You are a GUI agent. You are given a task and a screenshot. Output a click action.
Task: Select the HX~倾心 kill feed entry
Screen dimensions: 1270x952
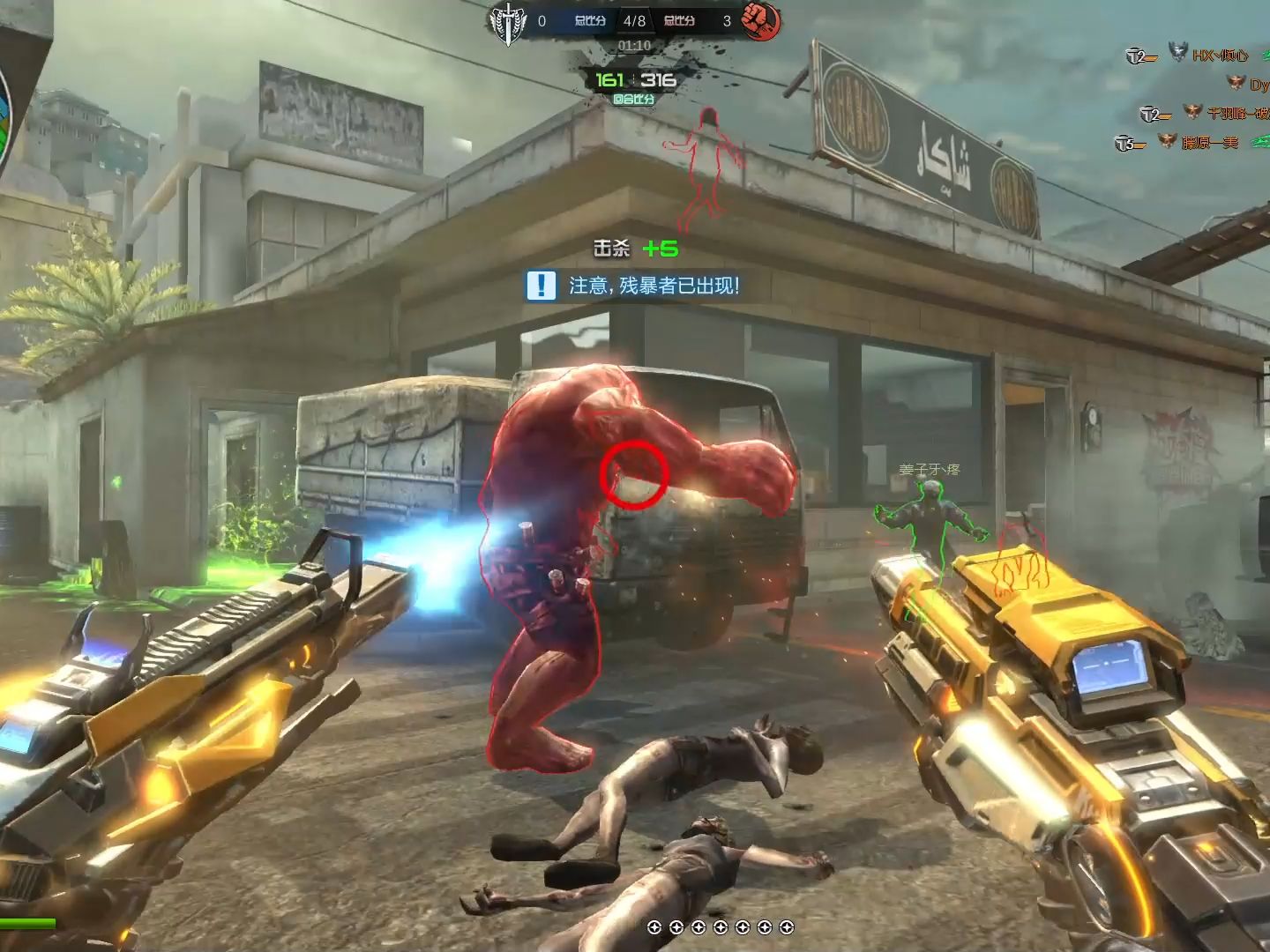coord(1220,56)
